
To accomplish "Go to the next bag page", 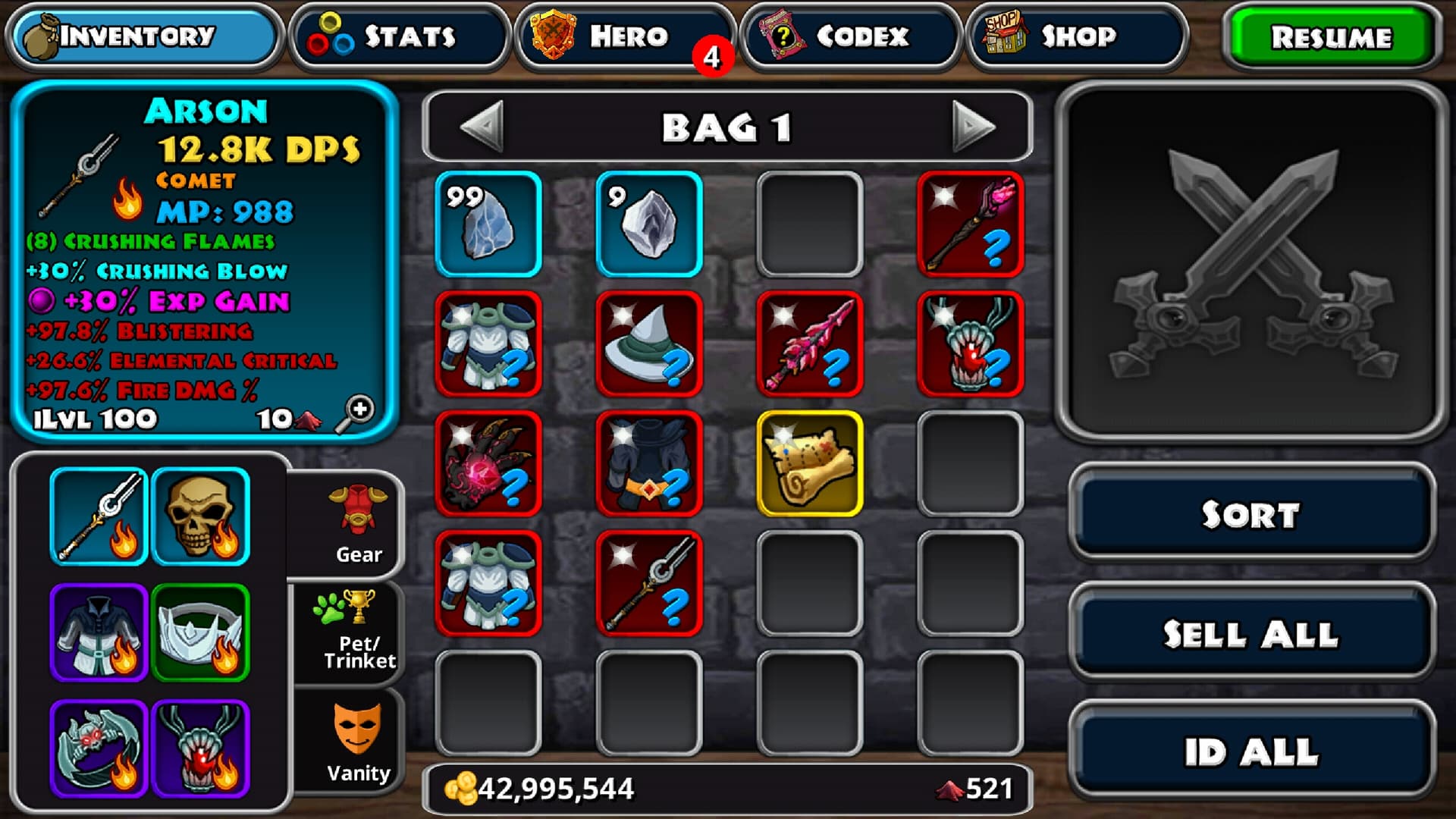I will pyautogui.click(x=973, y=127).
